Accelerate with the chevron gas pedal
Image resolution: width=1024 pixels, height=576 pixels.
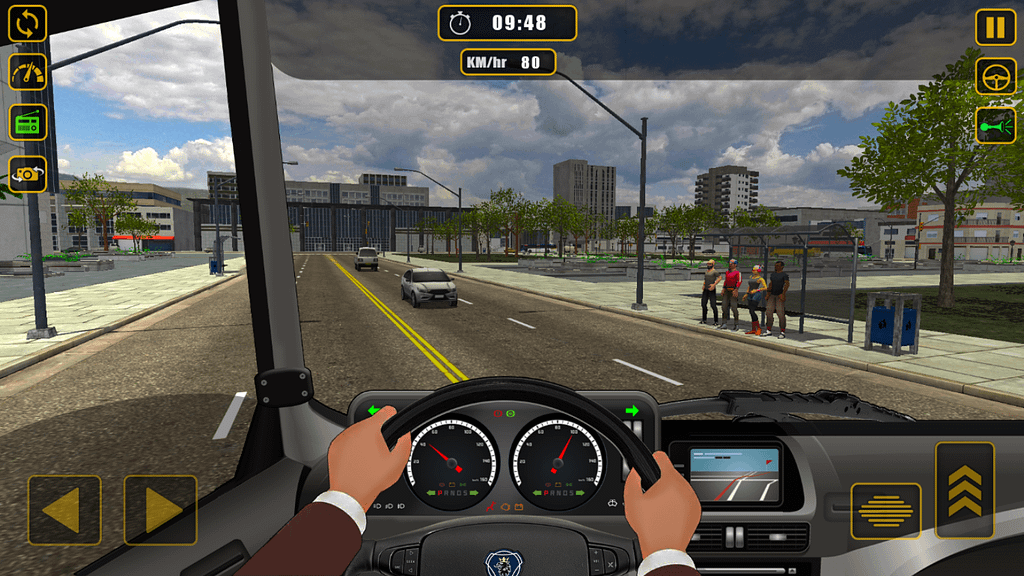tap(965, 490)
